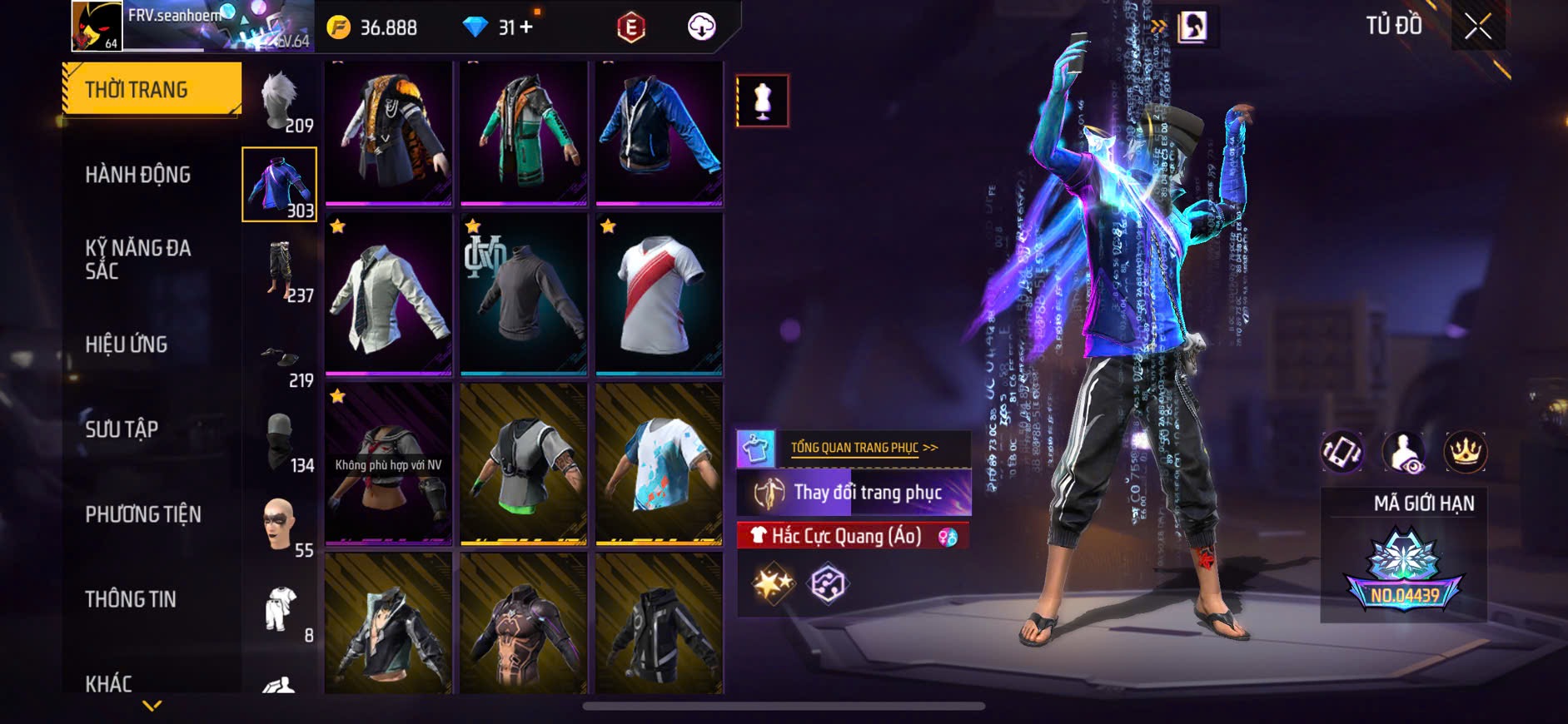The image size is (1568, 724).
Task: Open TỔNG QUAN TRANG PHỤC overview
Action: [864, 448]
